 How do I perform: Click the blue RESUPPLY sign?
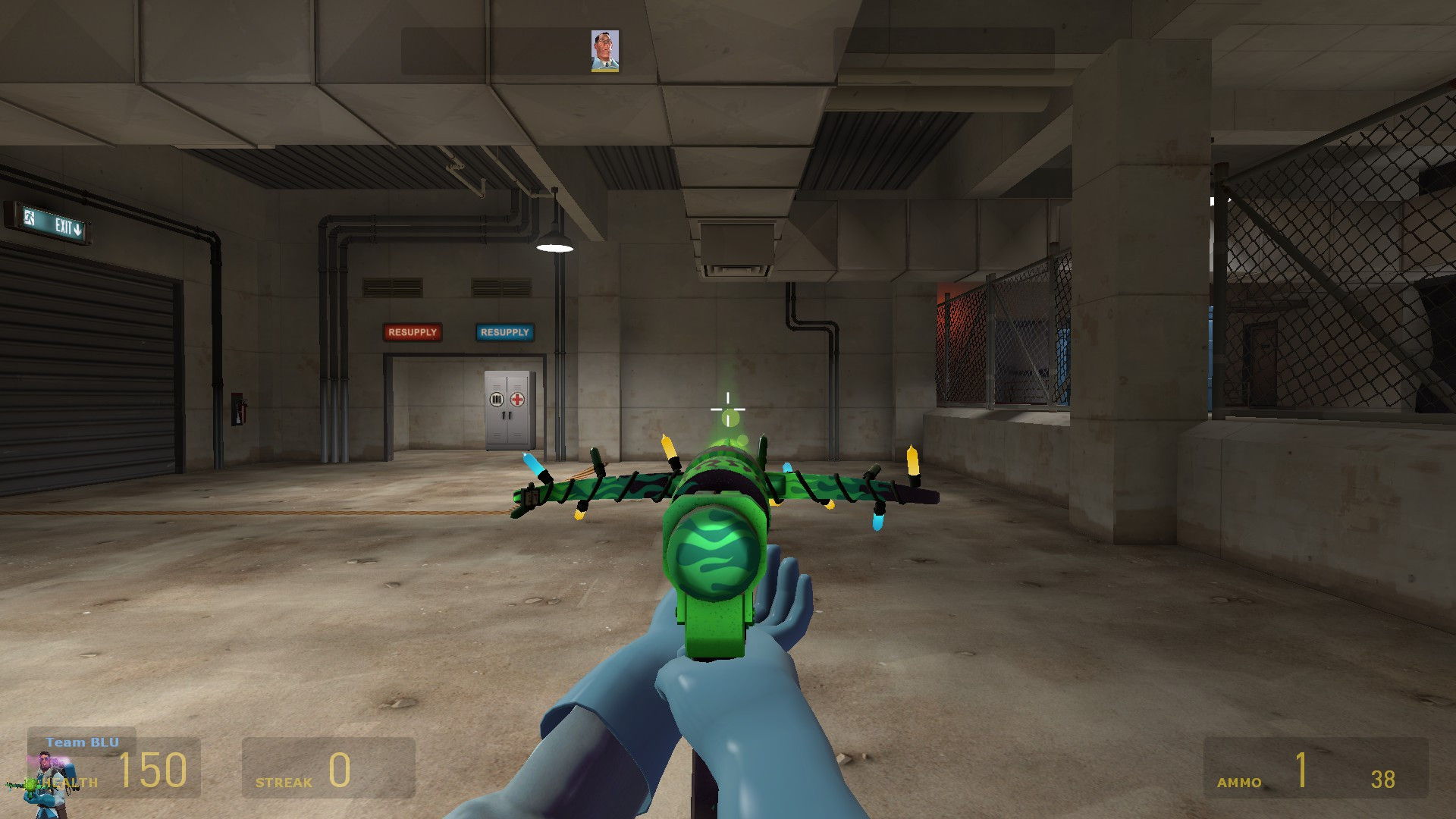[505, 332]
